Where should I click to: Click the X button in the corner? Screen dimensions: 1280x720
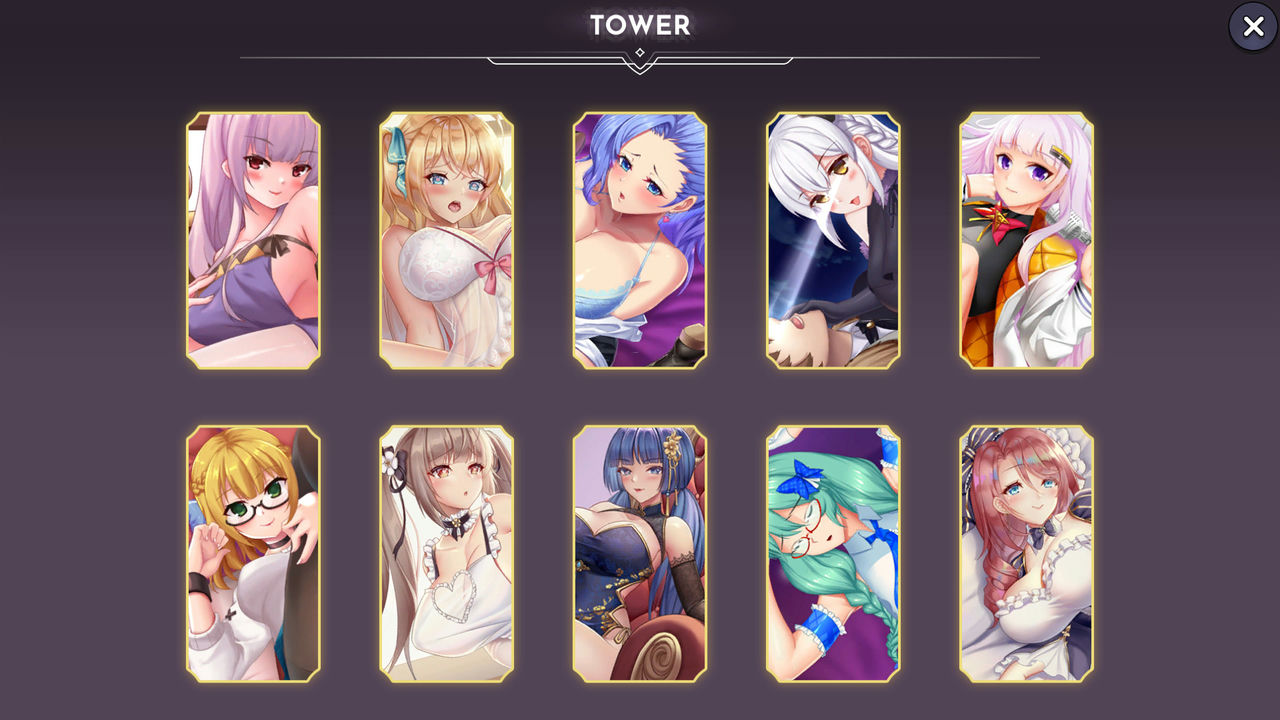tap(1252, 27)
